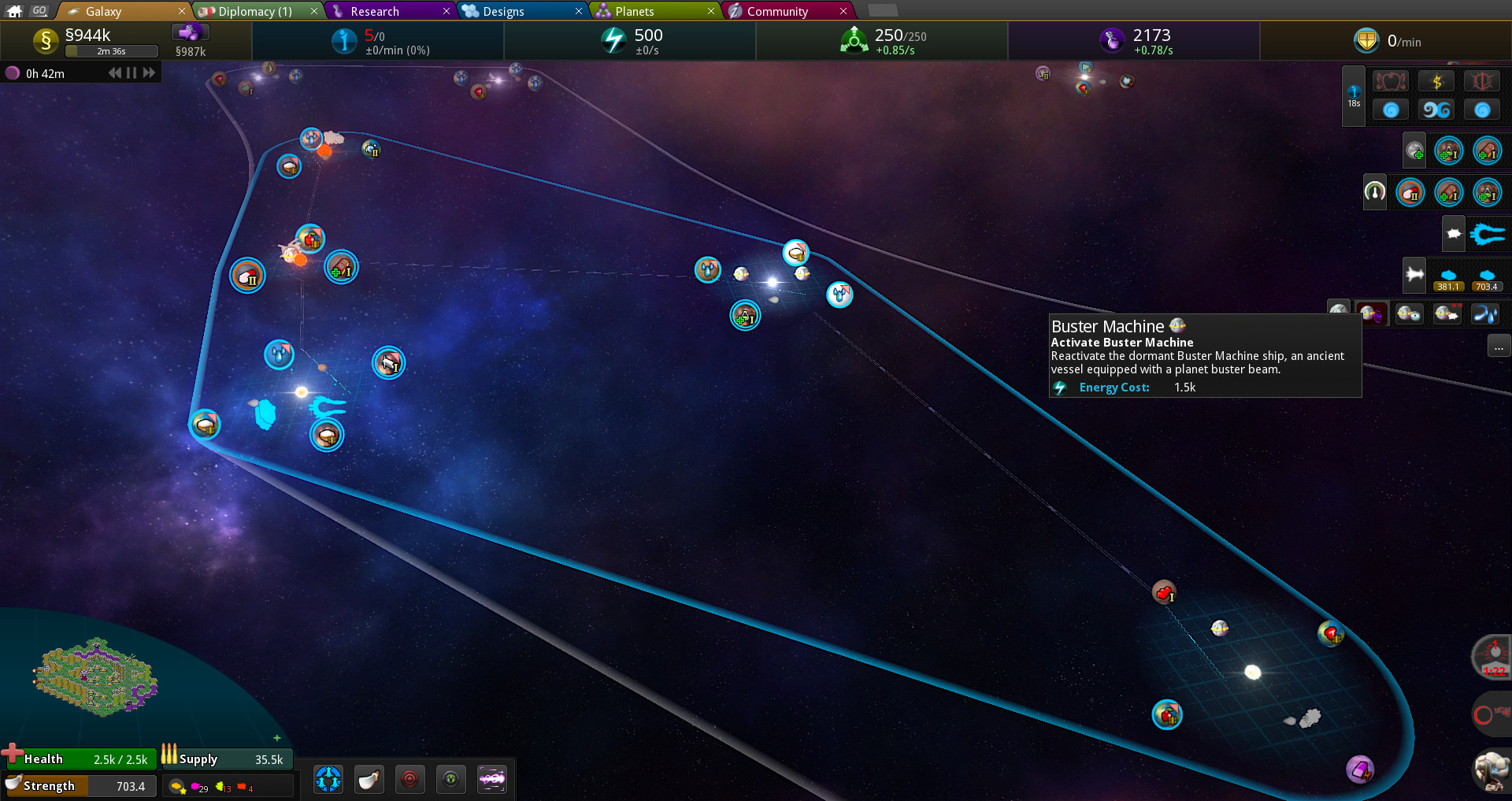Open the "..." overflow menu on the right edge

1499,347
